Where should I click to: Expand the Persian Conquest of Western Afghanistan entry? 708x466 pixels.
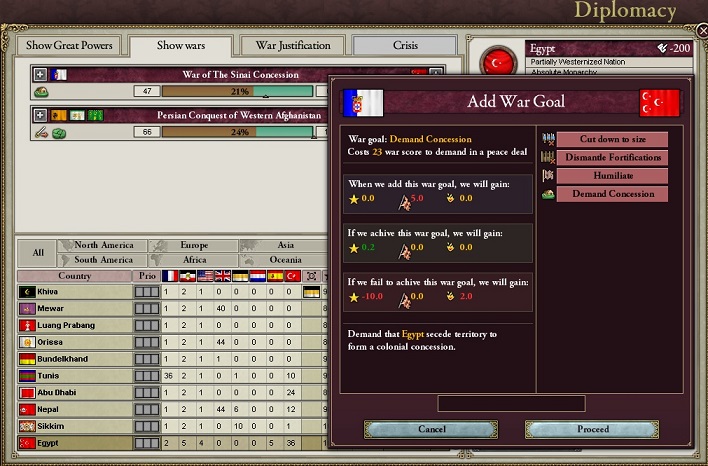[40, 115]
